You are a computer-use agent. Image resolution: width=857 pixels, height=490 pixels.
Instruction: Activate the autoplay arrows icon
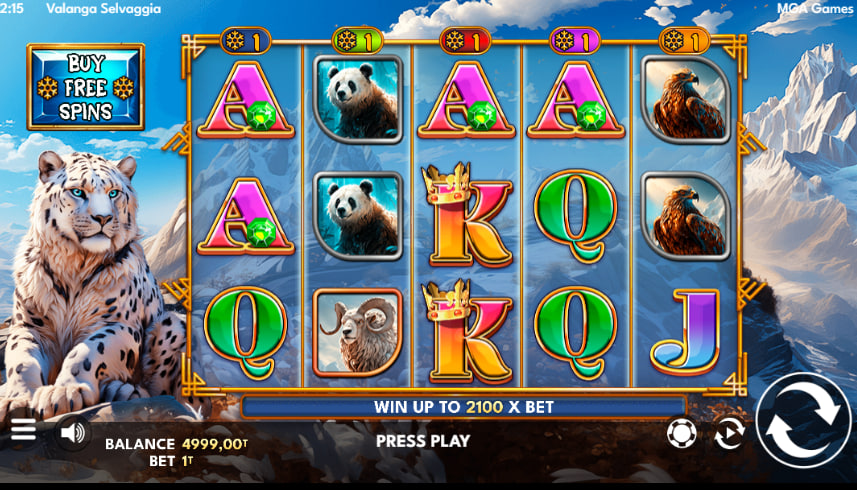point(729,433)
